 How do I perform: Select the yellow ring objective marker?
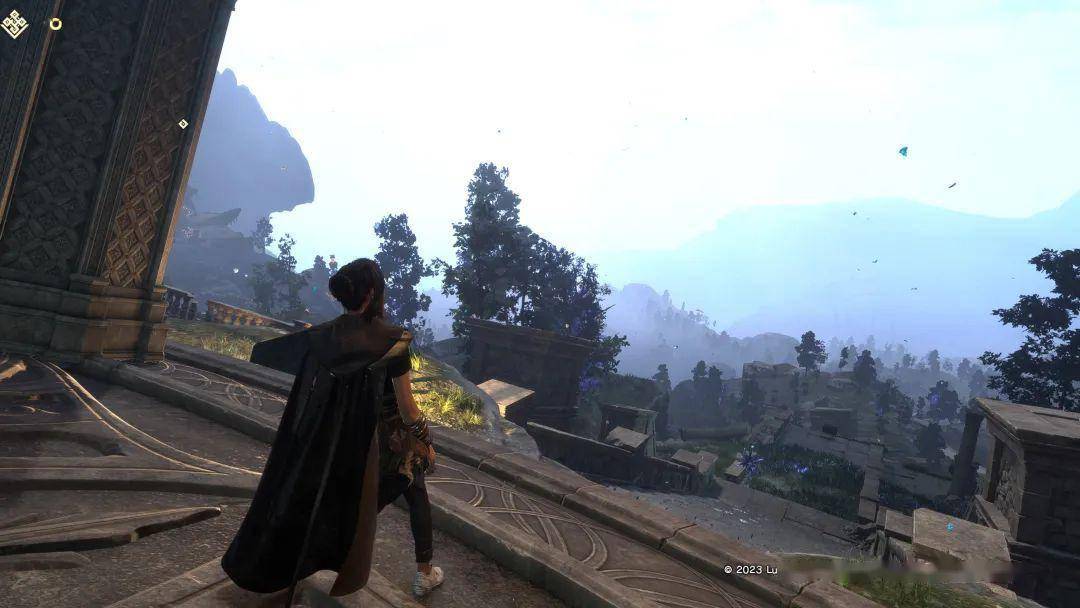pos(55,24)
